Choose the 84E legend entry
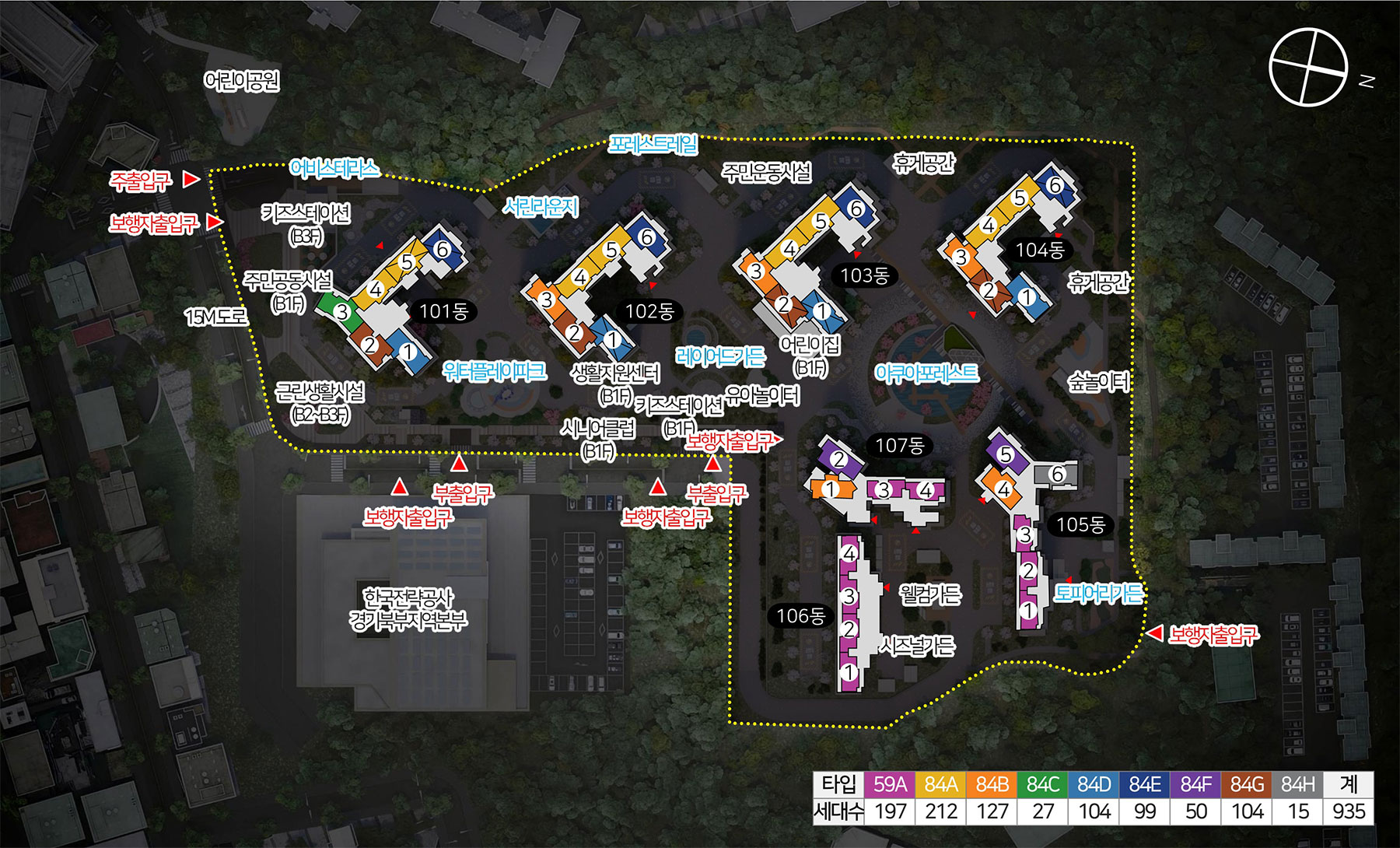The height and width of the screenshot is (848, 1400). [1145, 784]
